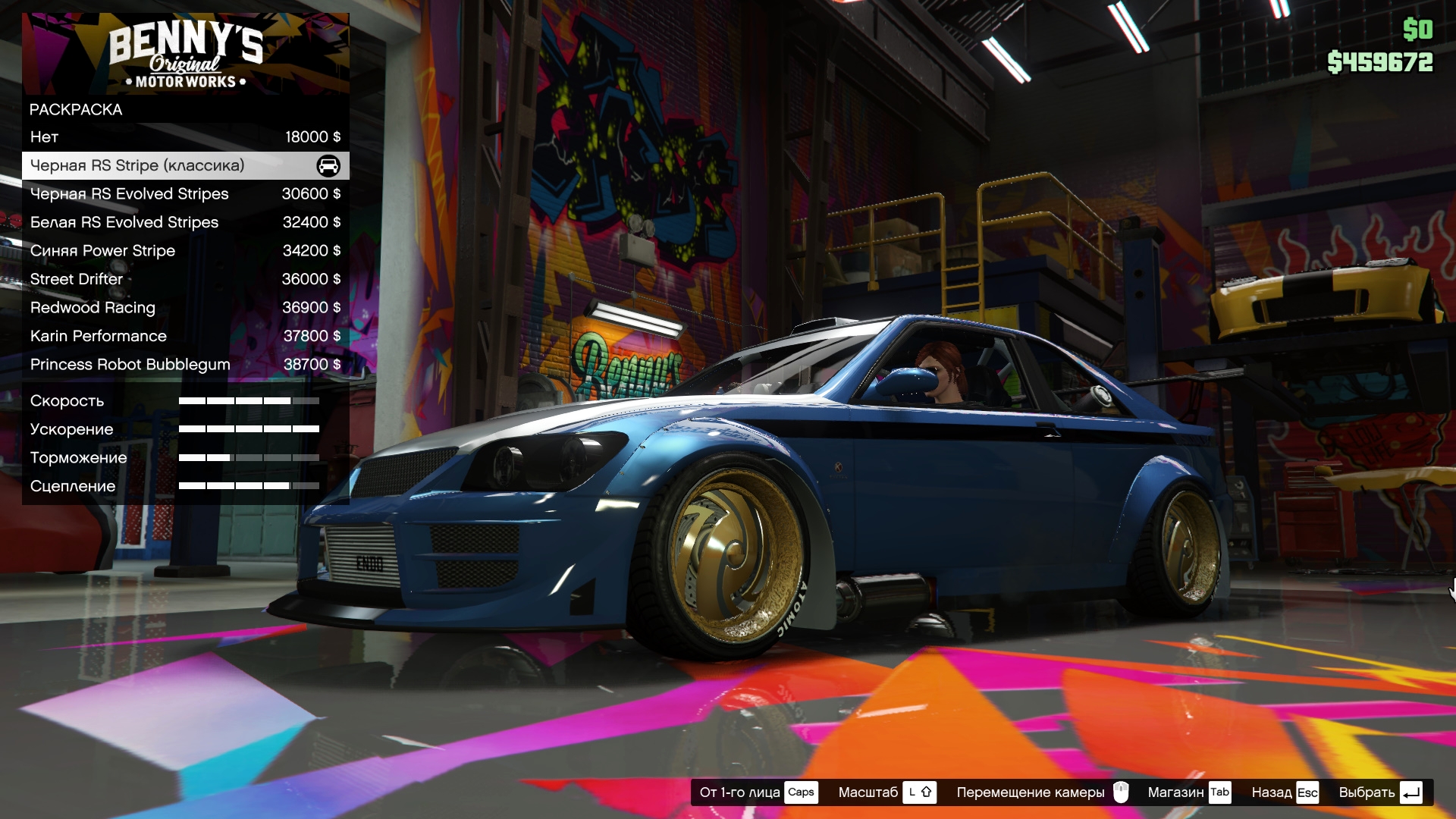Image resolution: width=1456 pixels, height=819 pixels.
Task: Choose the Karin Performance livery
Action: point(185,336)
